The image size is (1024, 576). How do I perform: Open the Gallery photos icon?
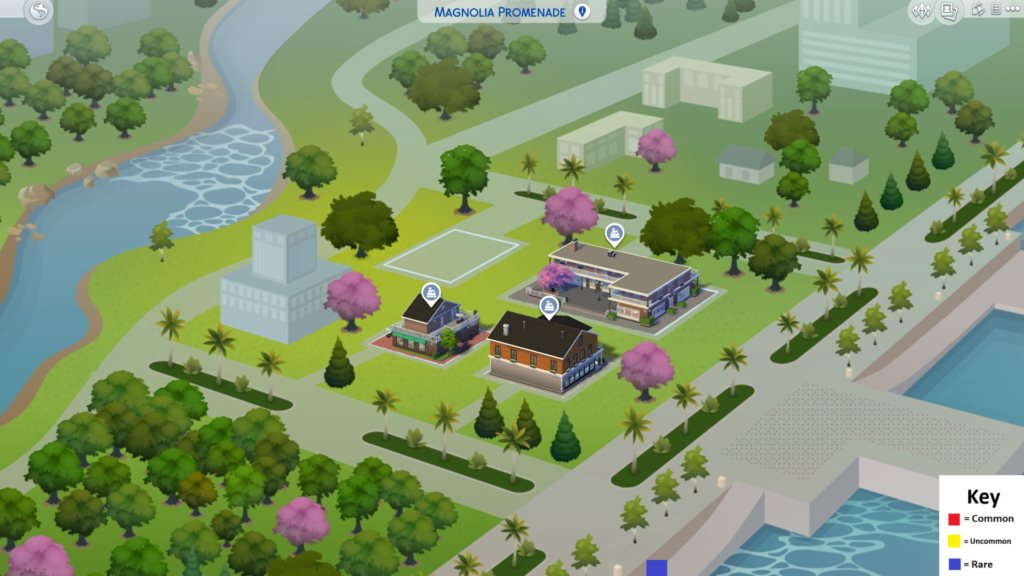coord(950,12)
